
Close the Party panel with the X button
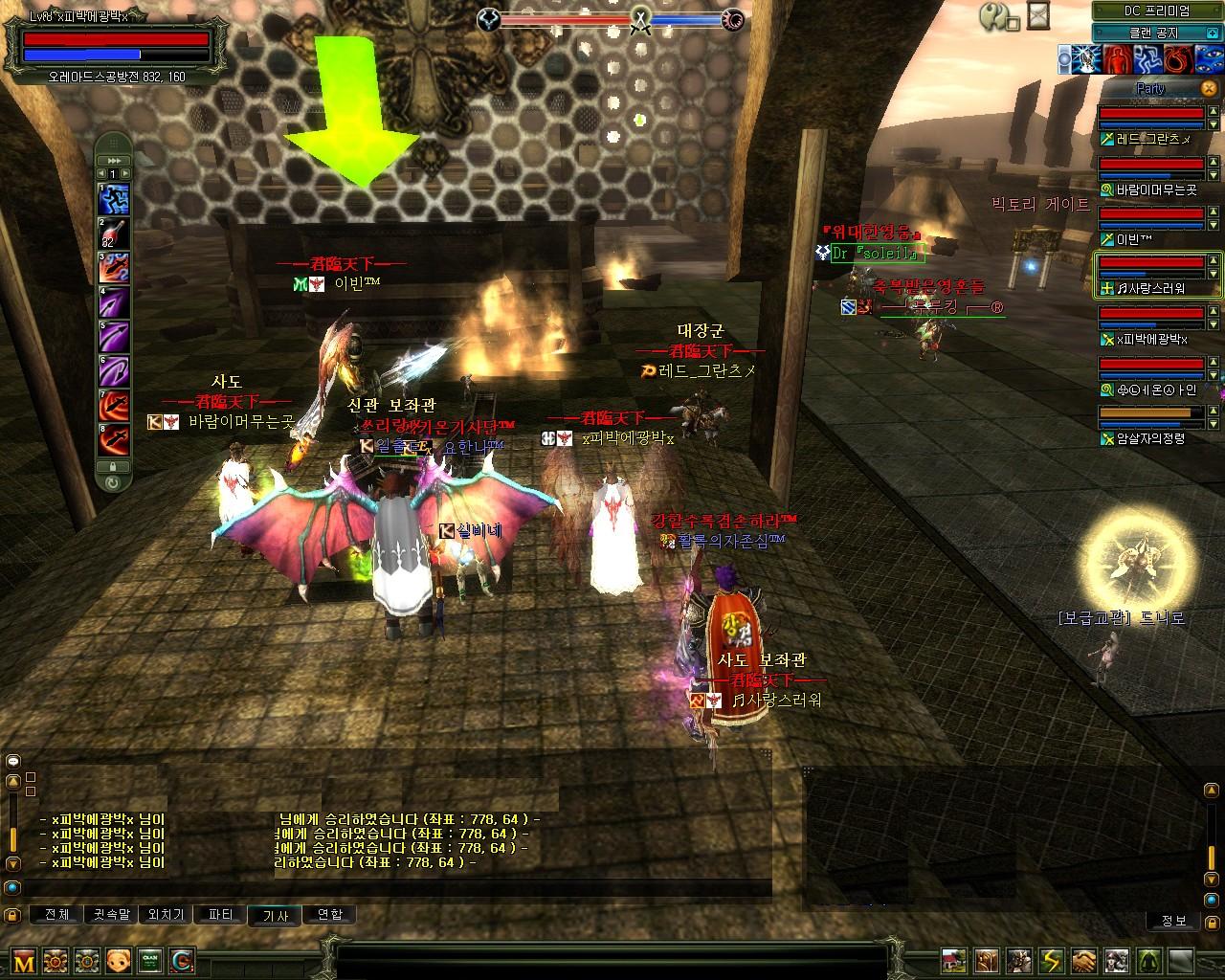point(1208,88)
